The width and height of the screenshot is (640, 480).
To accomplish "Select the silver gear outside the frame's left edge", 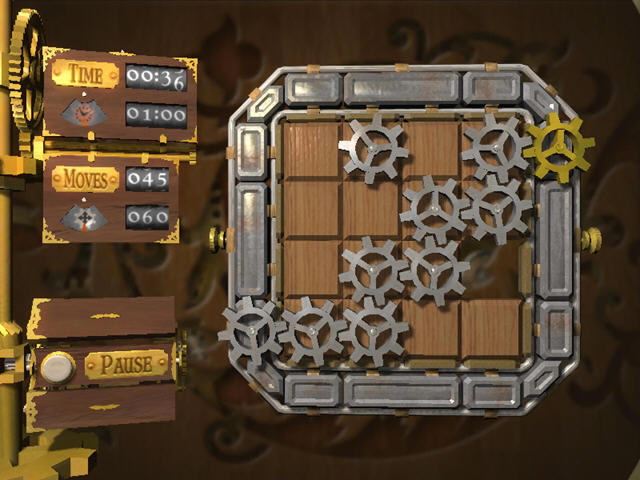I will point(250,332).
